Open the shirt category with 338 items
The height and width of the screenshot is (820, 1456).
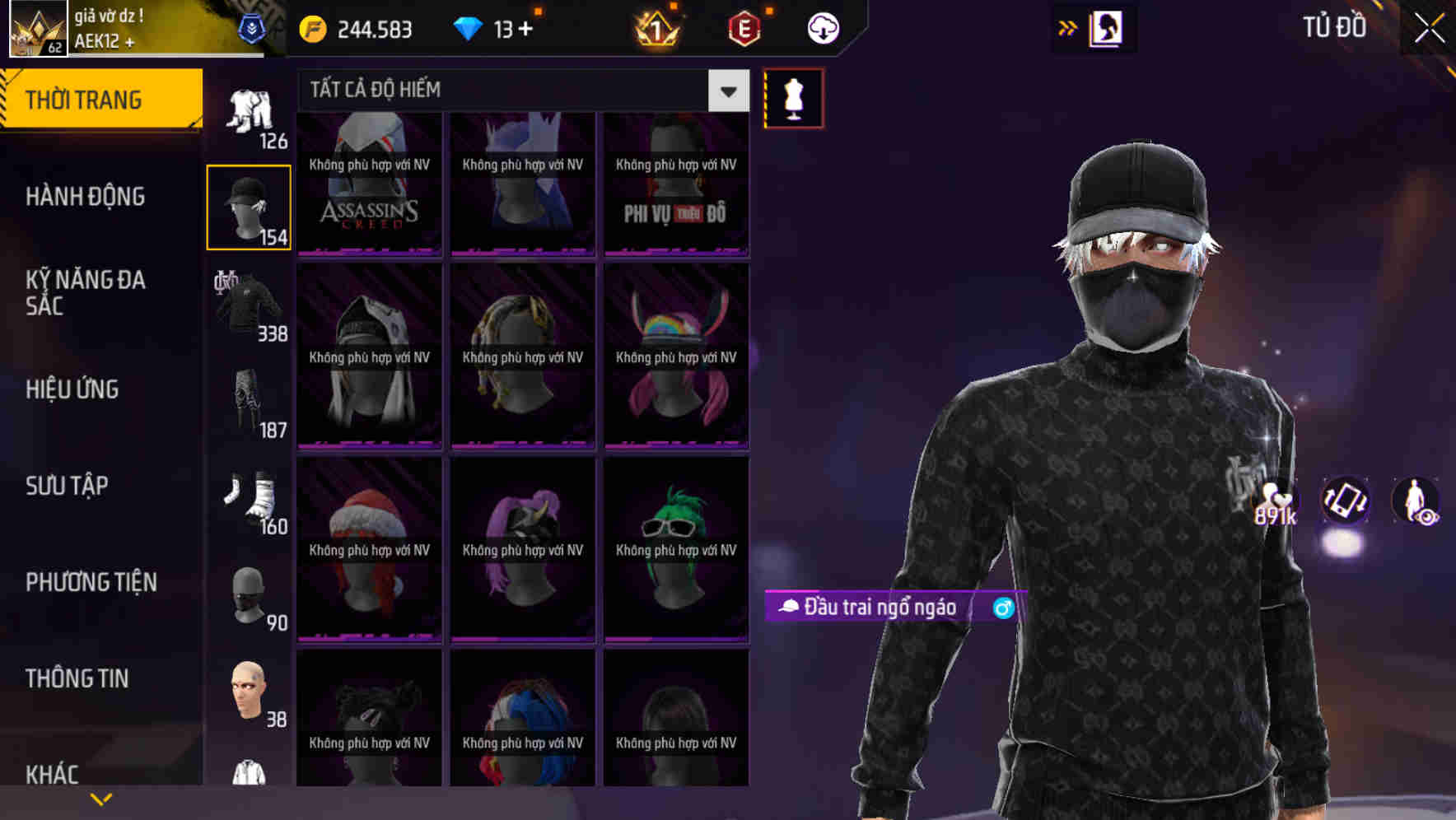point(249,305)
